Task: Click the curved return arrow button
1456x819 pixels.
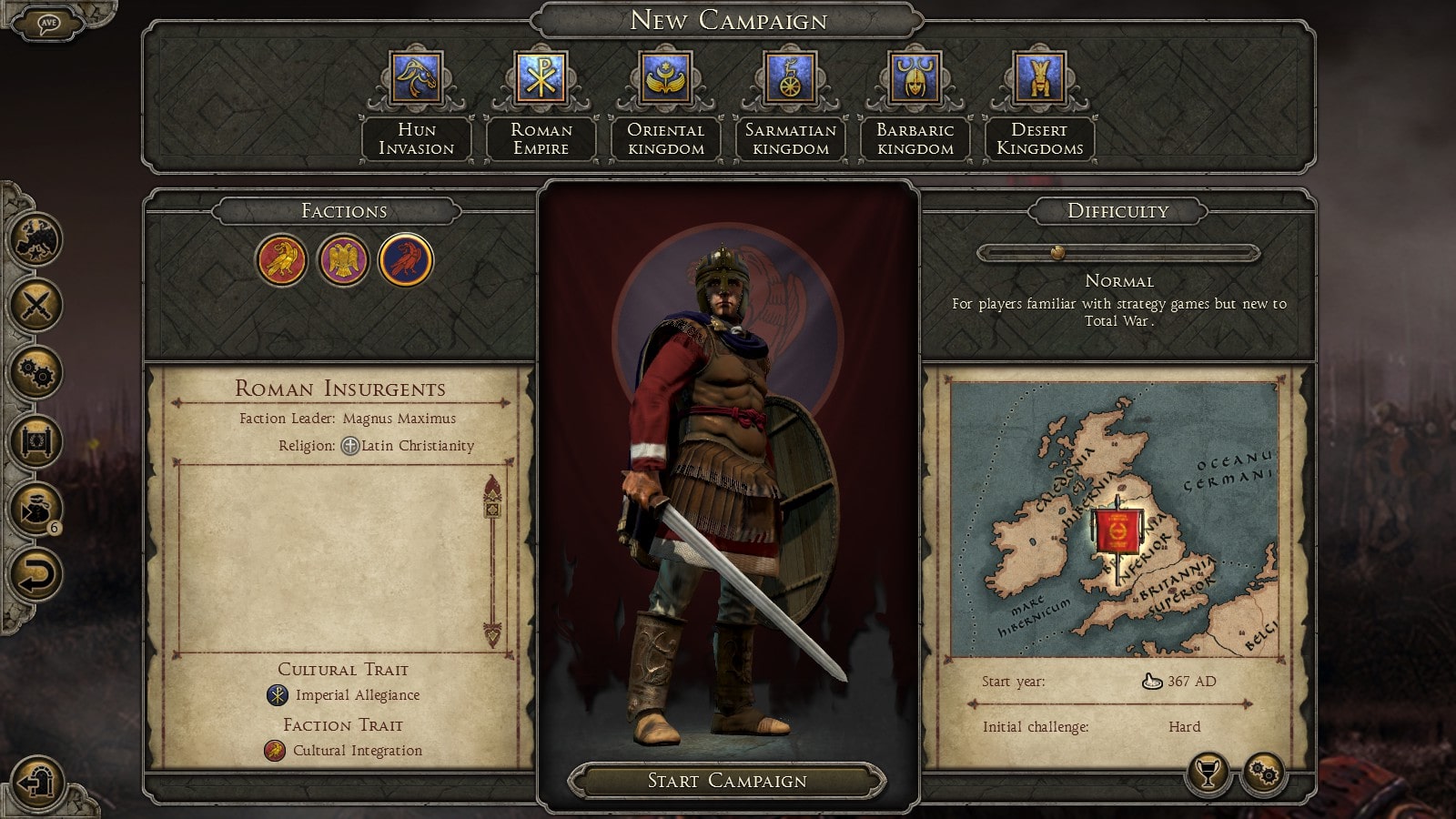Action: coord(36,575)
